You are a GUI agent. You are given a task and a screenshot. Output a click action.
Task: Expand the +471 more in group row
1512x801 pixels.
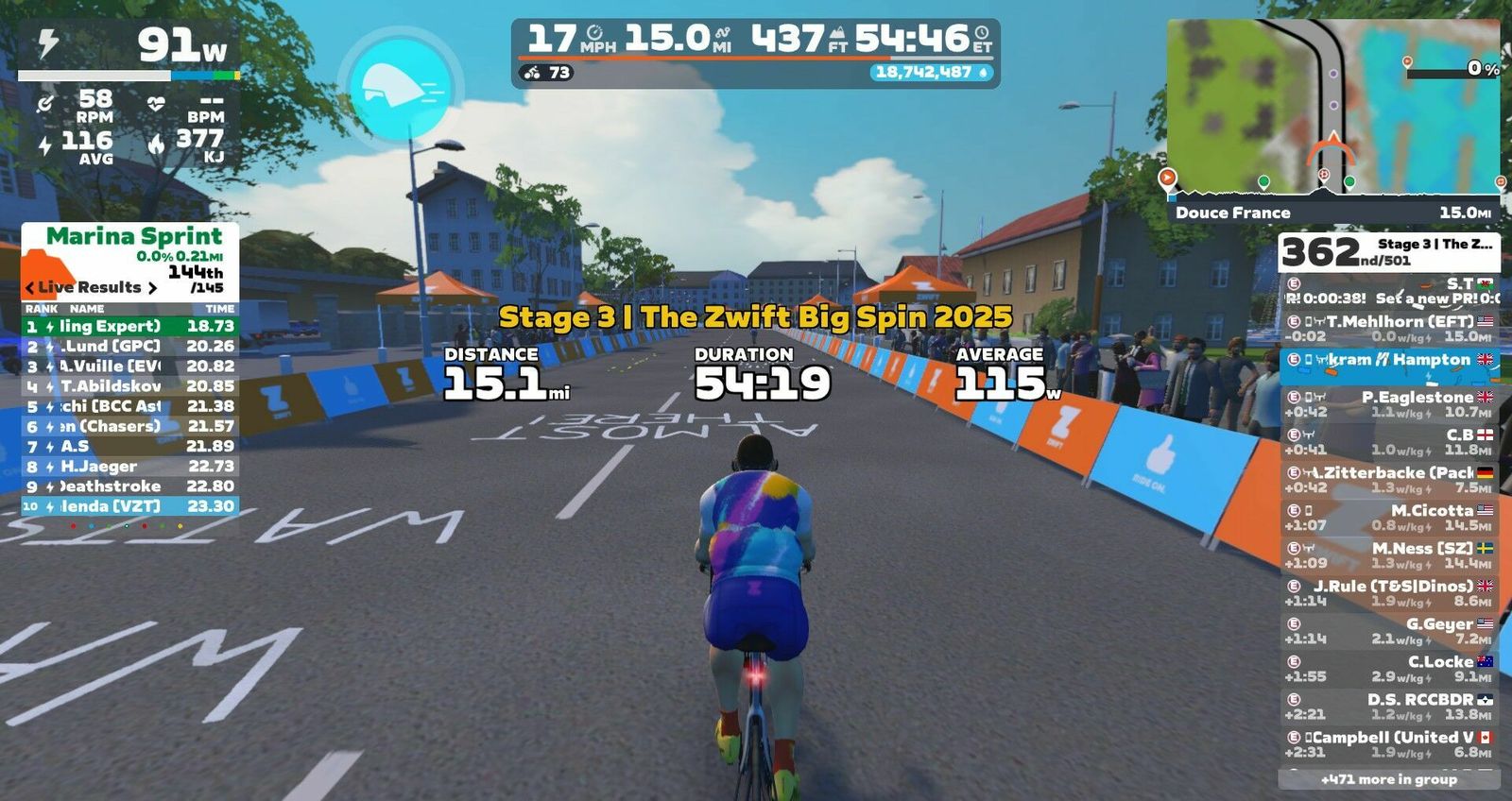coord(1388,779)
